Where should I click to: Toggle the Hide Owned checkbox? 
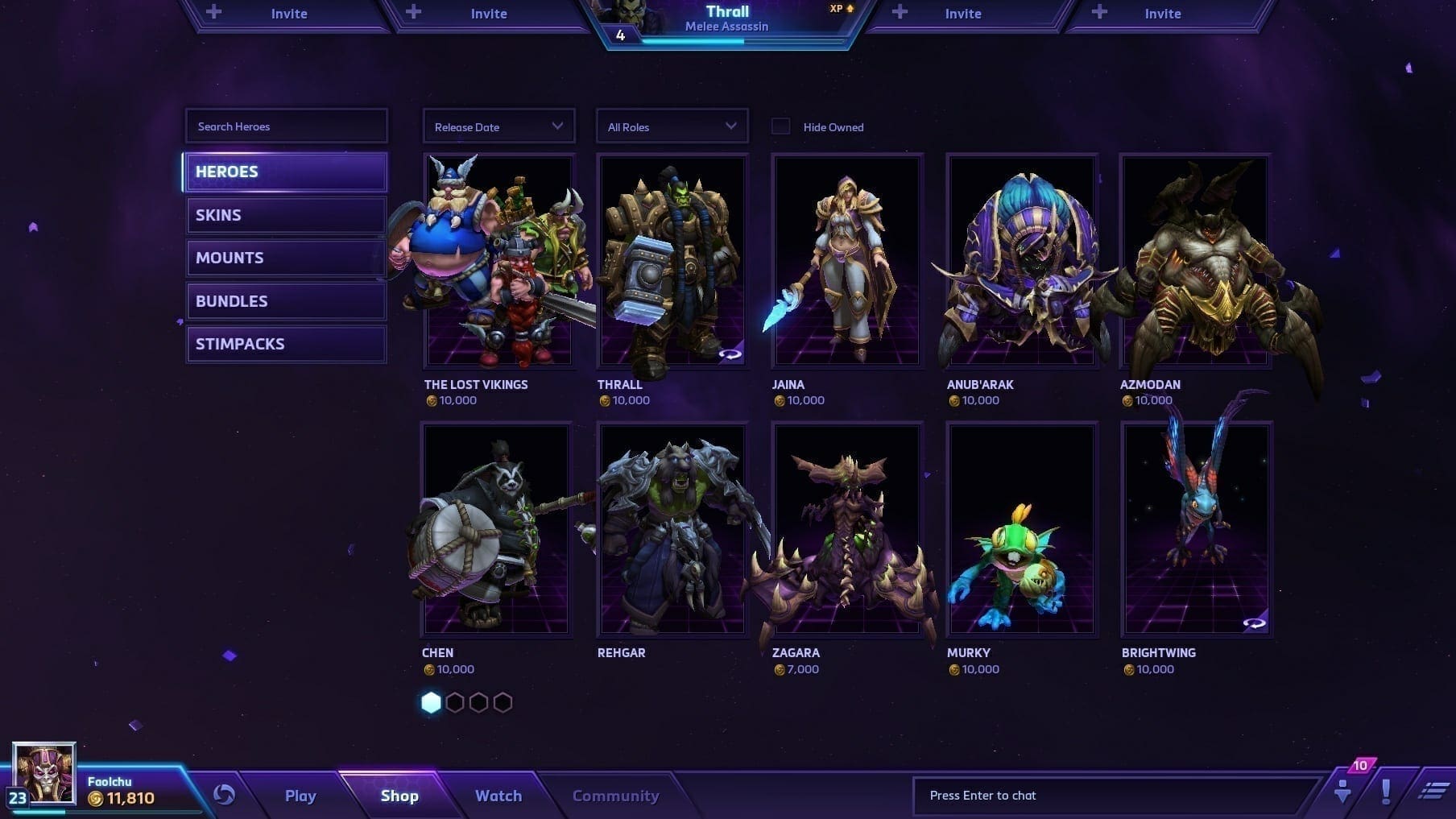tap(780, 126)
